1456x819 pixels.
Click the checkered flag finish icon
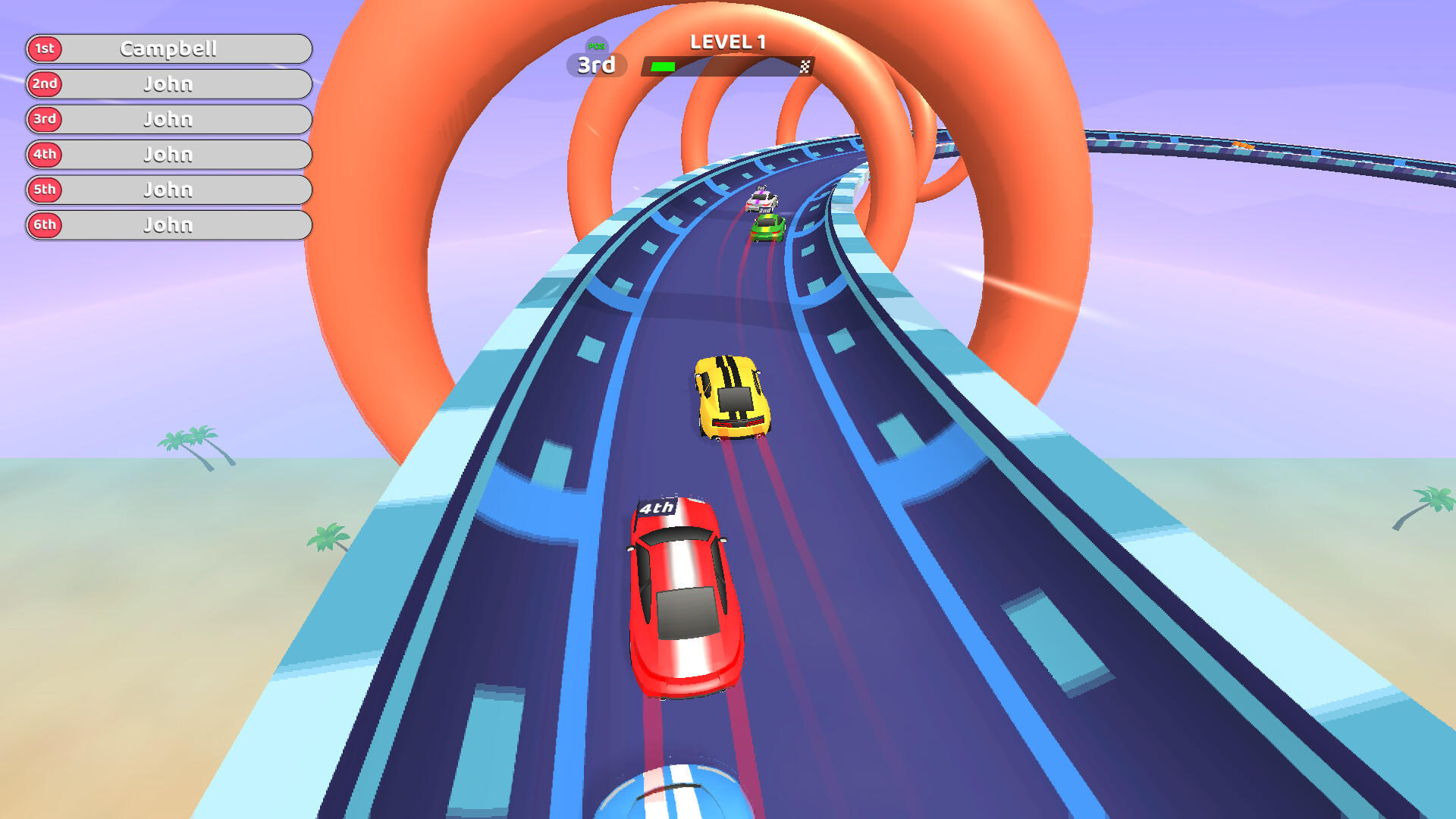(805, 66)
